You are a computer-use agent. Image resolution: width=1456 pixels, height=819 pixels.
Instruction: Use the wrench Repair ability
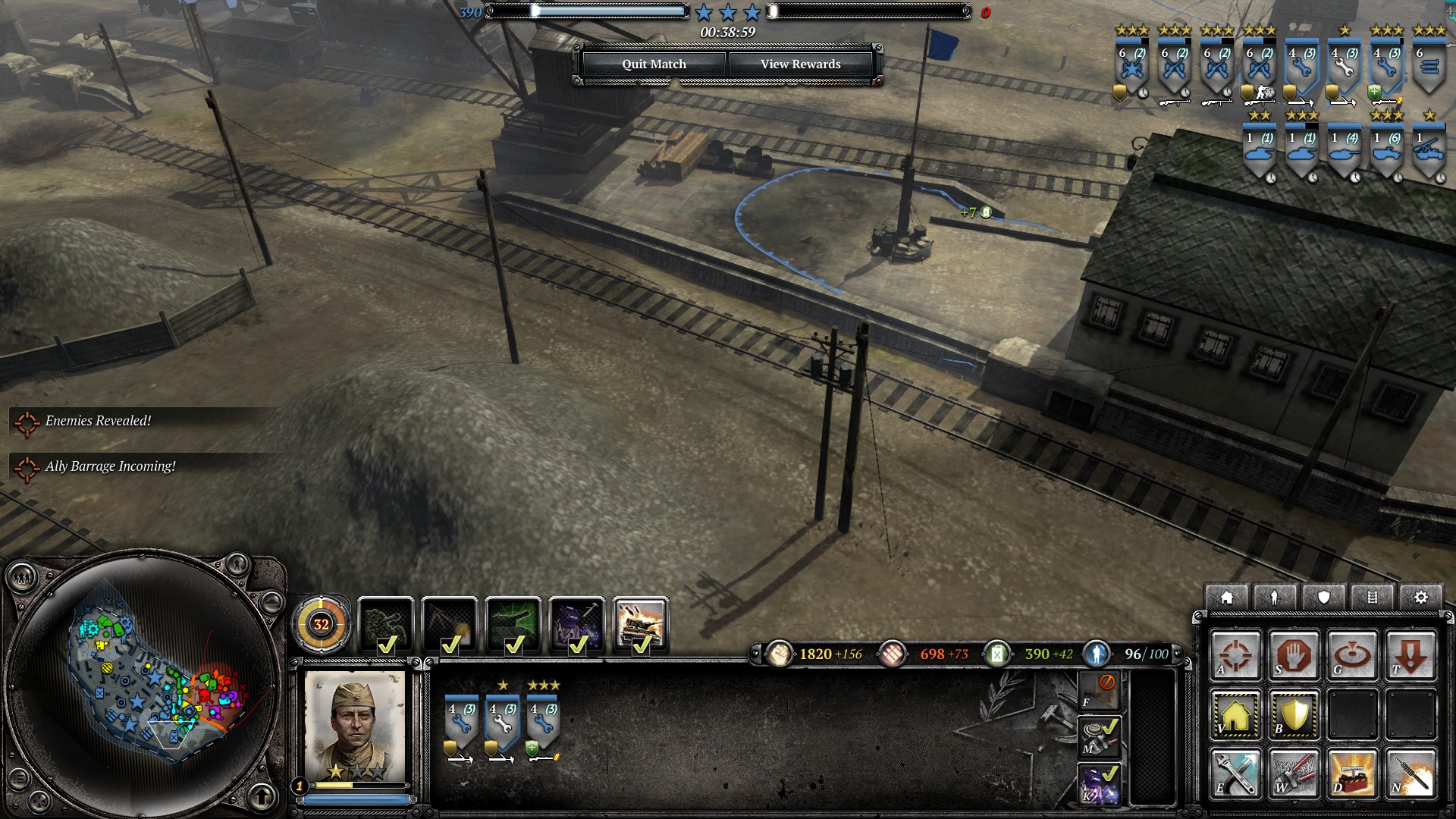pos(1235,773)
